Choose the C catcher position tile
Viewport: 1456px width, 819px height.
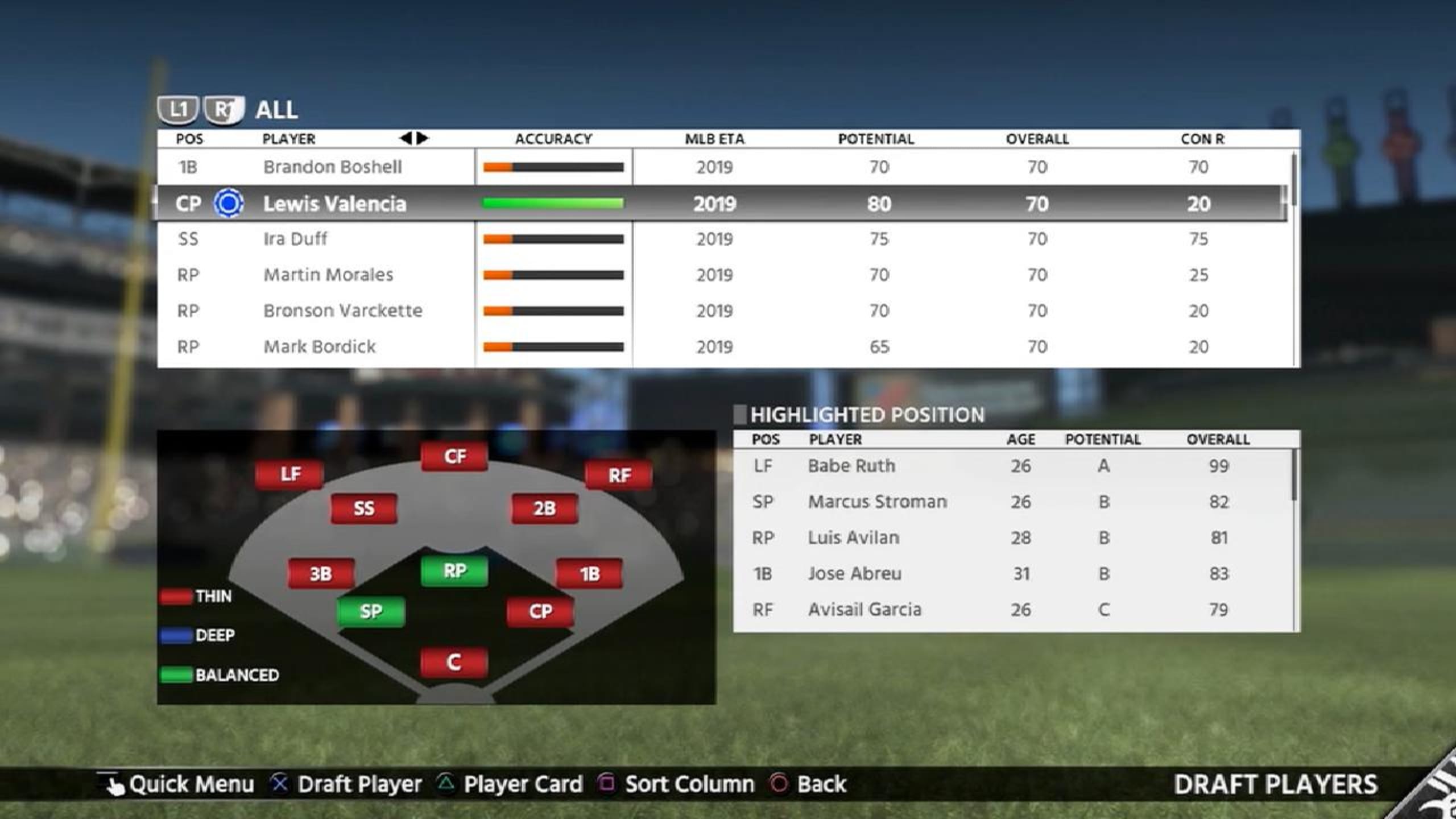tap(454, 662)
